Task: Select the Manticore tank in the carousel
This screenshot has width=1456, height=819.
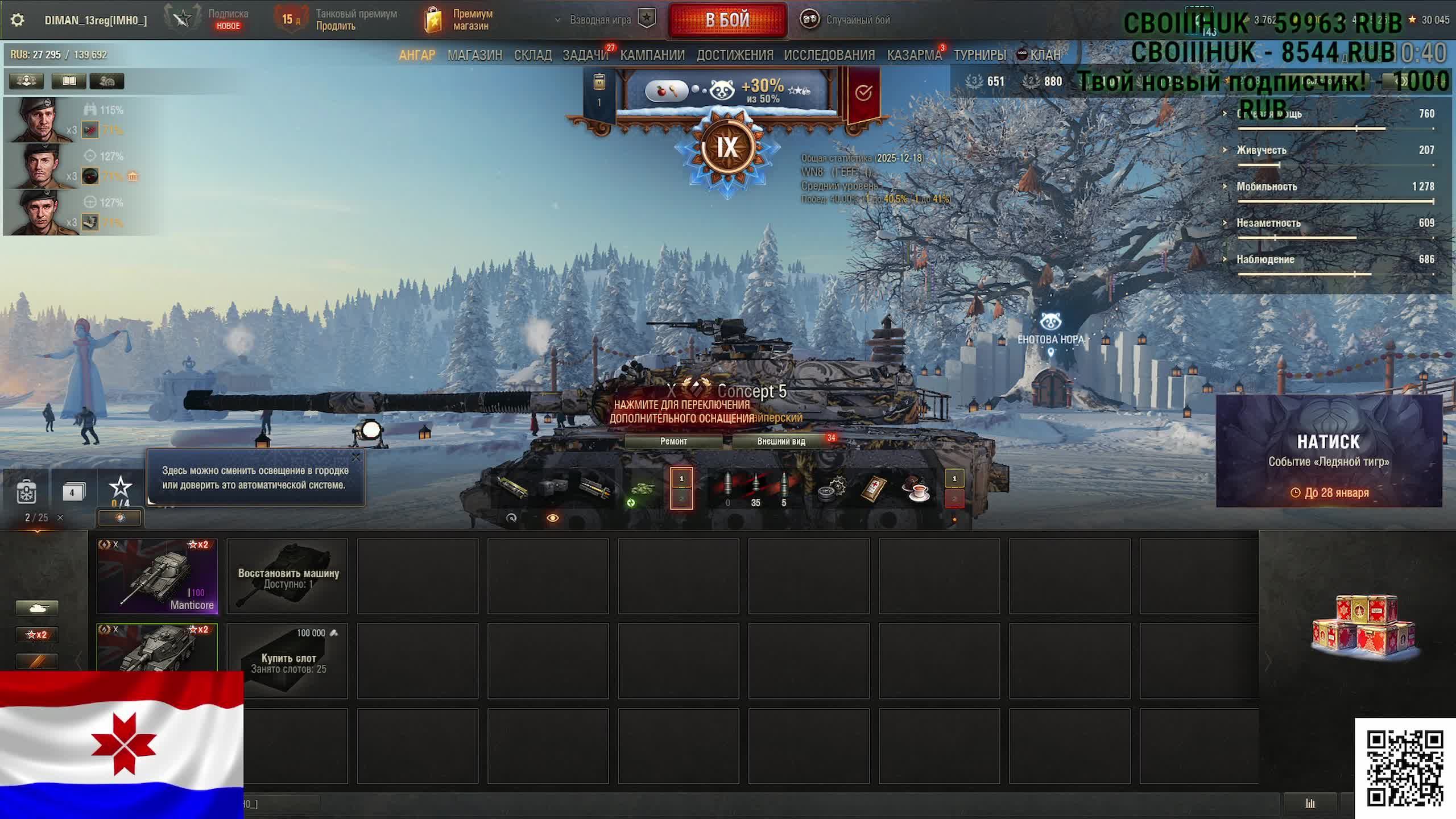Action: pos(157,576)
